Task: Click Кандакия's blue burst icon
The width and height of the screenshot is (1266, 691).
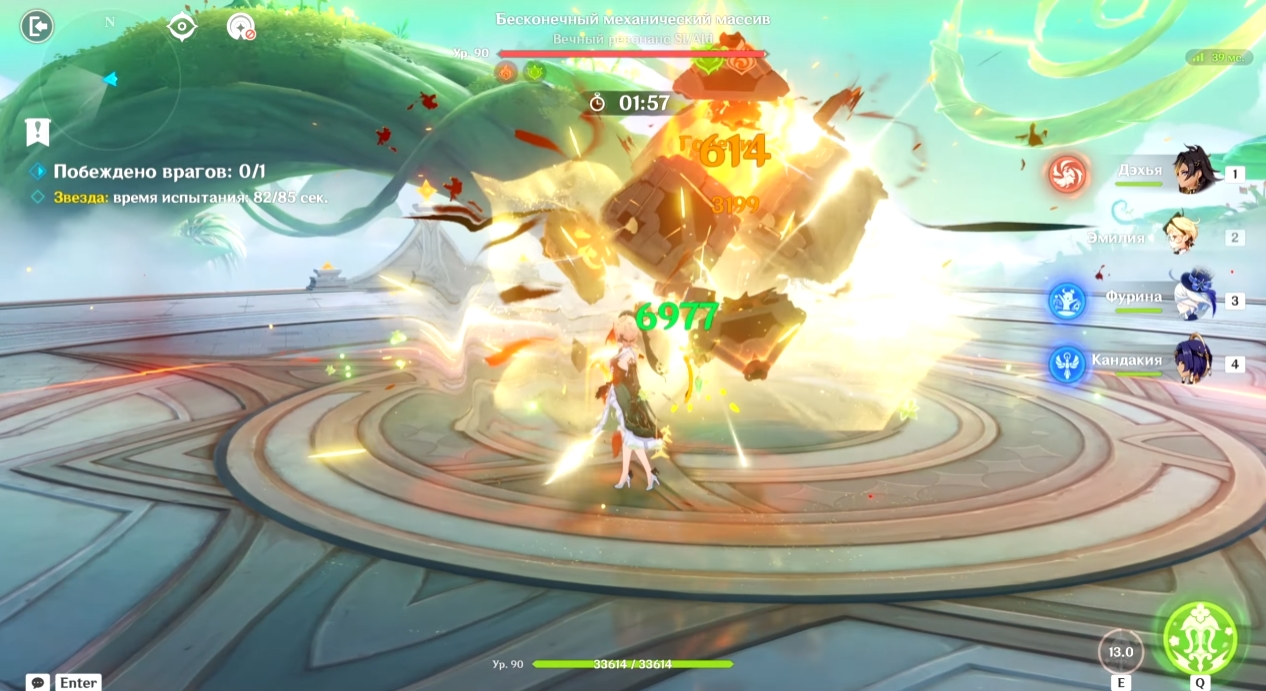Action: [1068, 364]
